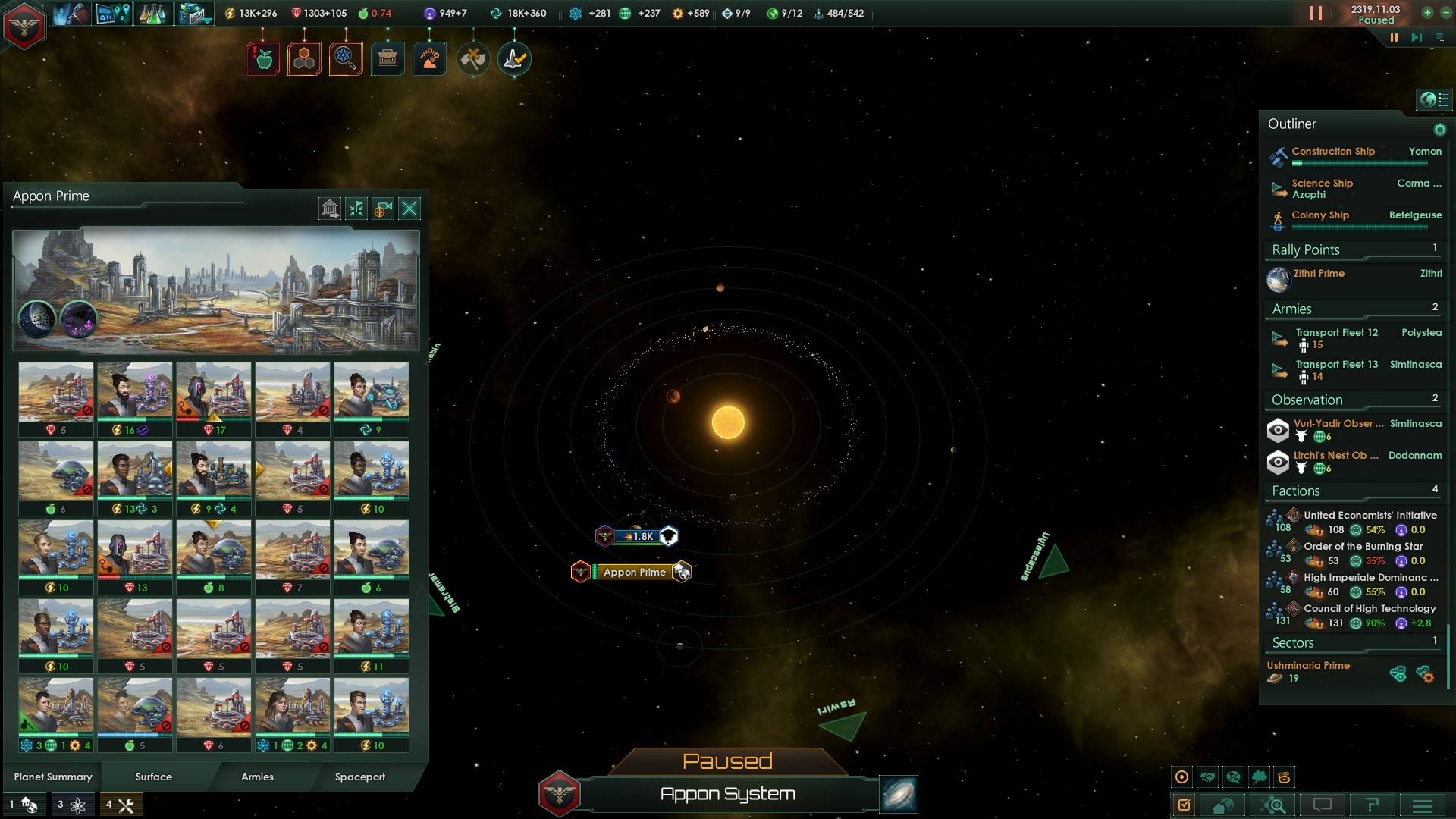Choose the Colony Ship at Betelgeuse
Image resolution: width=1456 pixels, height=819 pixels.
(1321, 215)
